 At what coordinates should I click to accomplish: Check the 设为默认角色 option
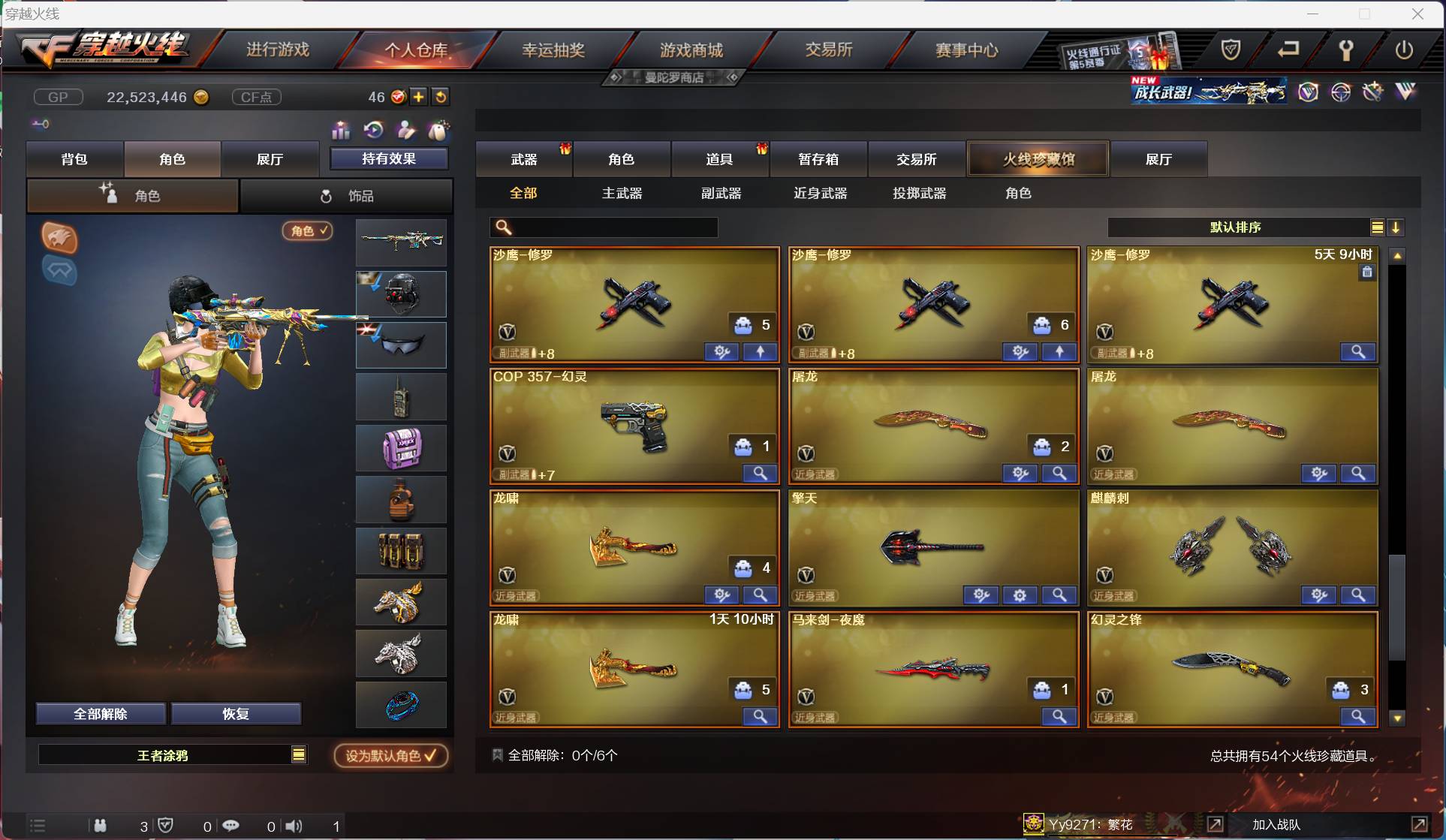pos(390,756)
